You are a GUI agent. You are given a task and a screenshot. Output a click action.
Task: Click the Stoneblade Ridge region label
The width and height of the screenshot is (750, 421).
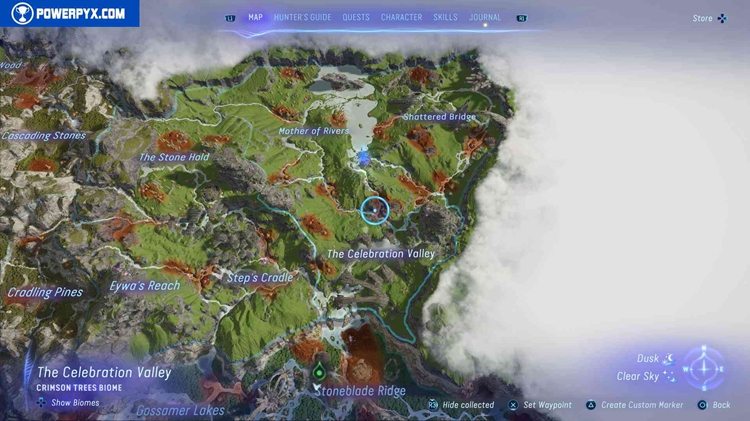[x=360, y=391]
